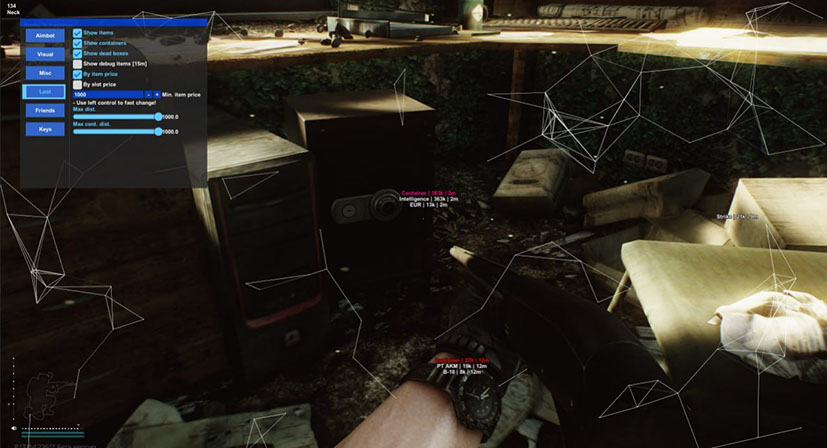Switch to the Visual tab
The height and width of the screenshot is (448, 827).
[44, 54]
